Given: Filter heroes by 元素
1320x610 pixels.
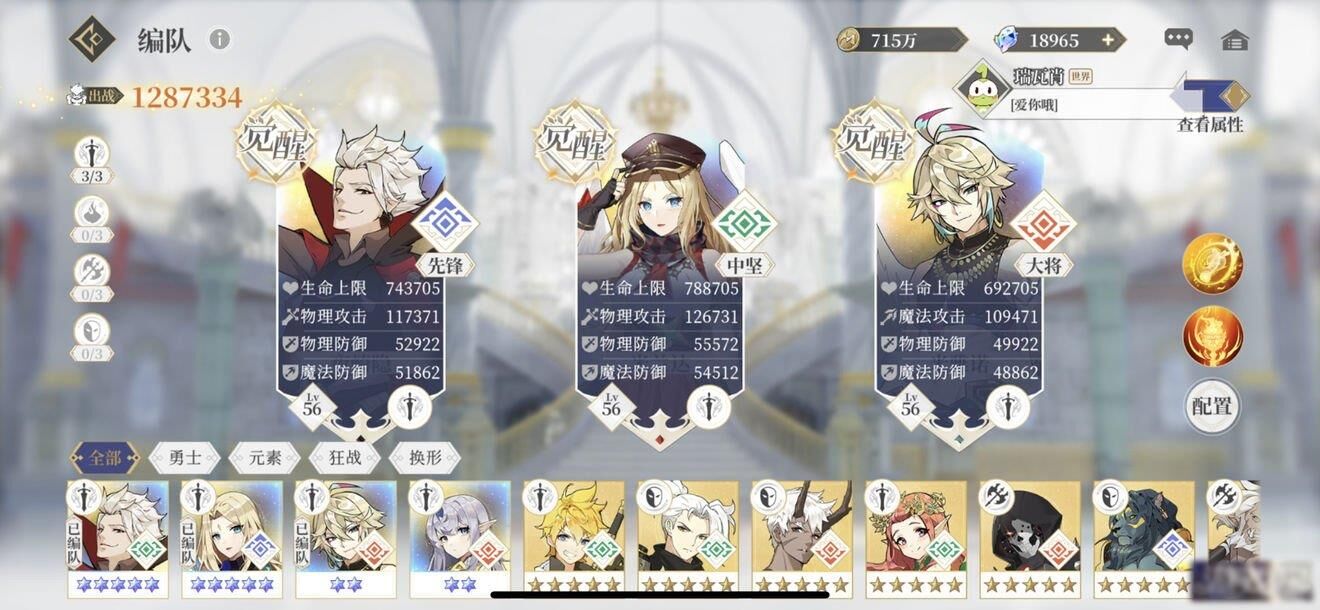Looking at the screenshot, I should 265,459.
